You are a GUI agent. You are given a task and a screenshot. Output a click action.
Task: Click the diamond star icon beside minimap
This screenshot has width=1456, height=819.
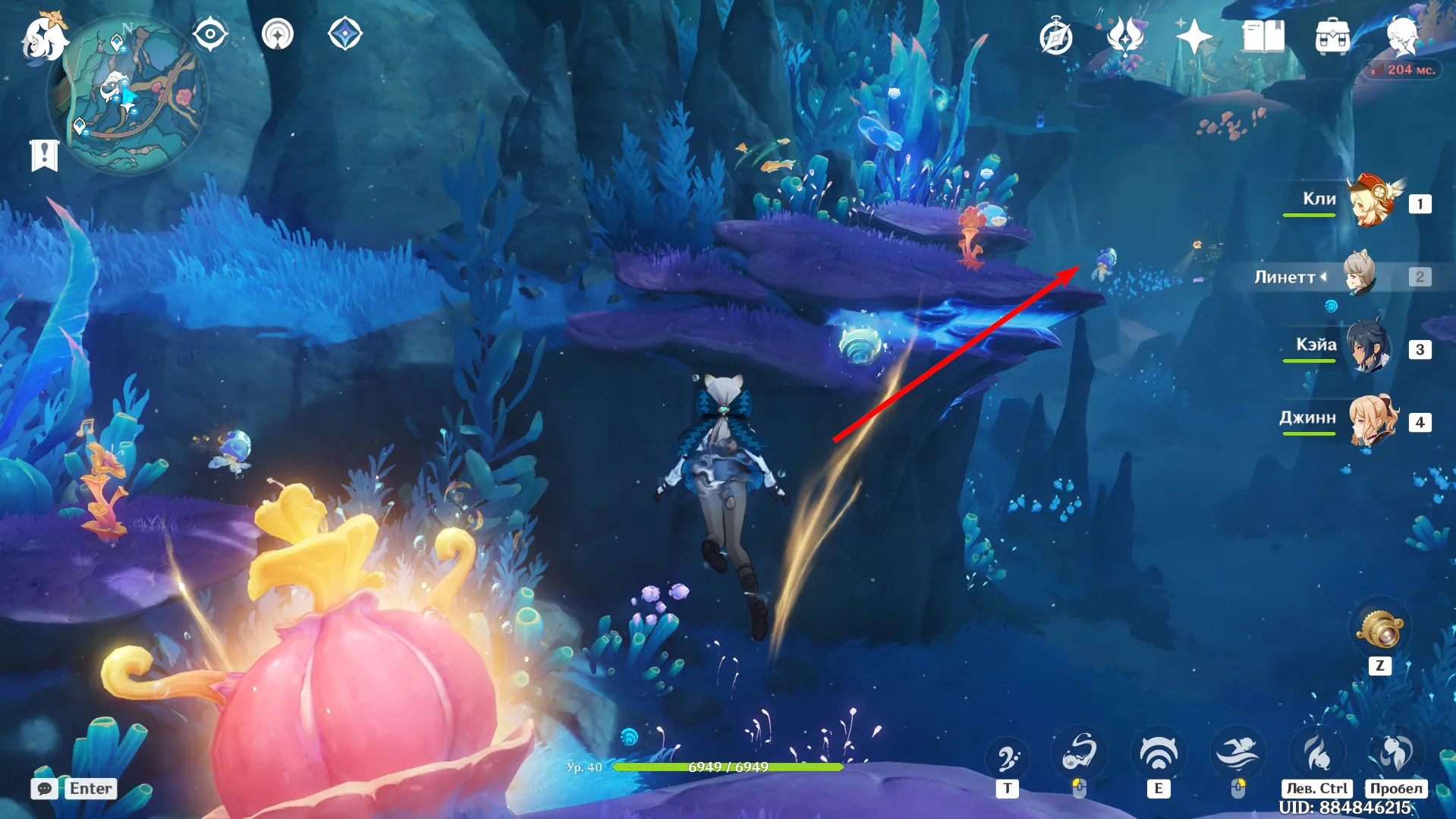(345, 35)
